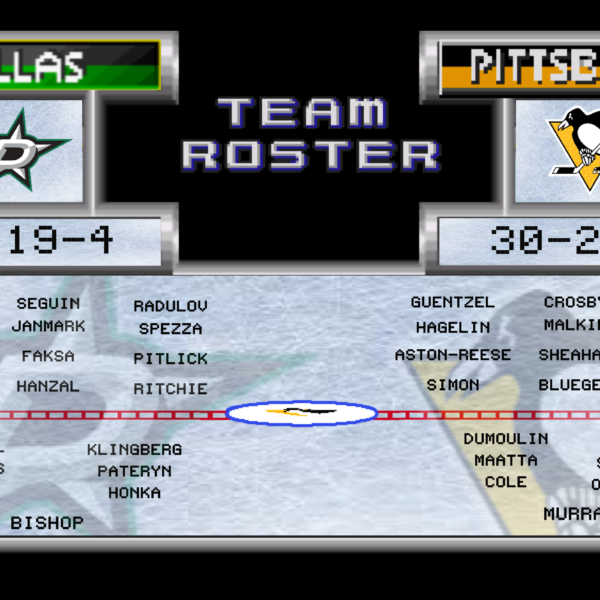
Task: Select Seguin on the Dallas roster
Action: click(x=48, y=303)
